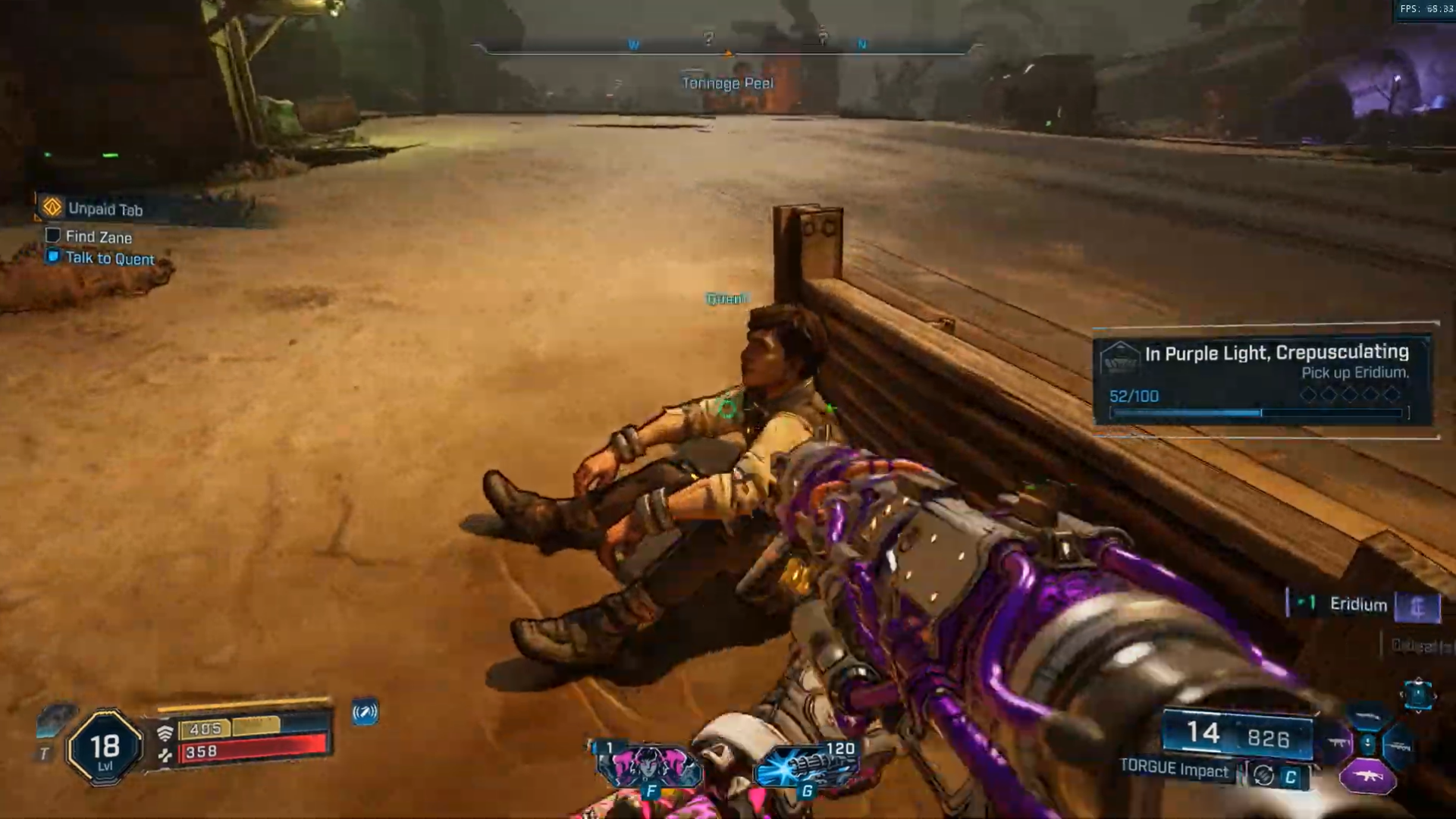Click the repkit slot above the weapon wheel
The width and height of the screenshot is (1456, 819).
(x=1417, y=694)
